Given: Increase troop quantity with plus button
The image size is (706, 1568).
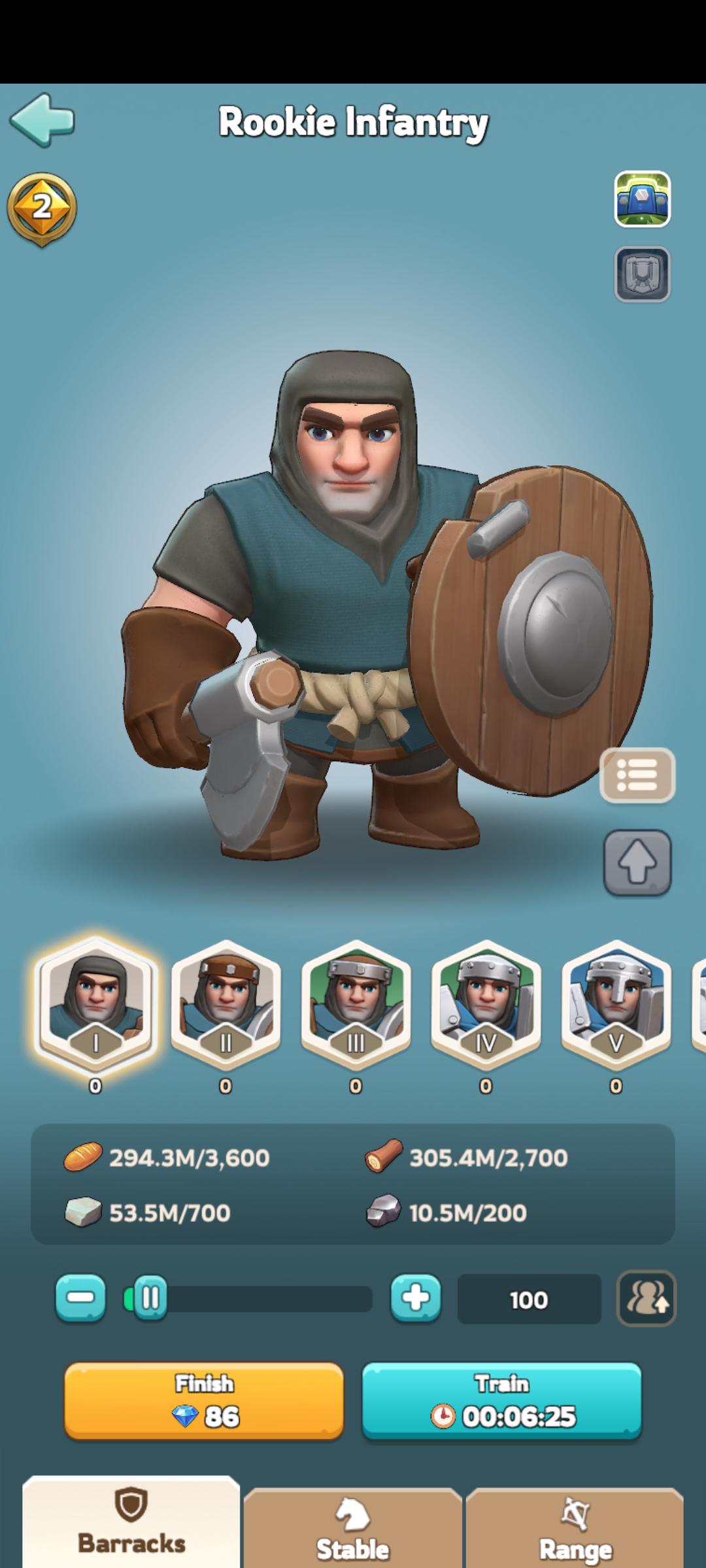Looking at the screenshot, I should tap(416, 1298).
